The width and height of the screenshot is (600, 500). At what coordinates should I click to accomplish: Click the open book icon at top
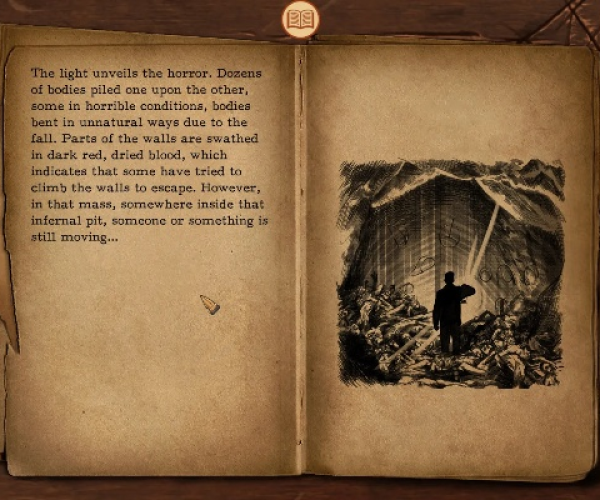(300, 18)
